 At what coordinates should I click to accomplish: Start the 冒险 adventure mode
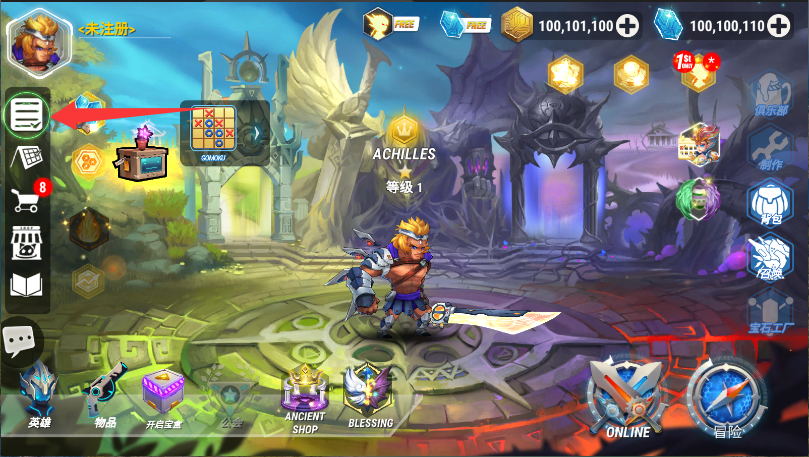point(727,397)
